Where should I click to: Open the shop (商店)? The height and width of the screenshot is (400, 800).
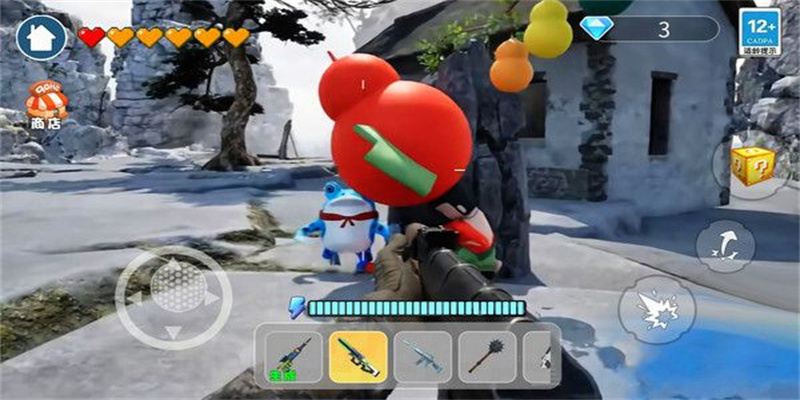(x=46, y=104)
